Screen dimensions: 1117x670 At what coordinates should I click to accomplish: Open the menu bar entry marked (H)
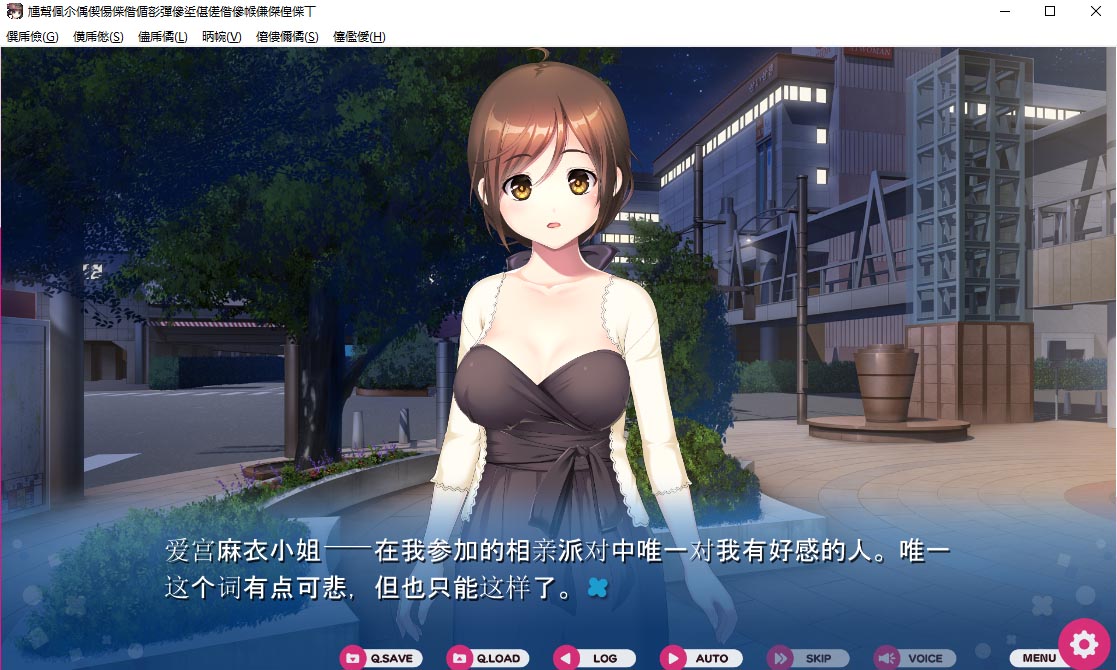point(359,37)
